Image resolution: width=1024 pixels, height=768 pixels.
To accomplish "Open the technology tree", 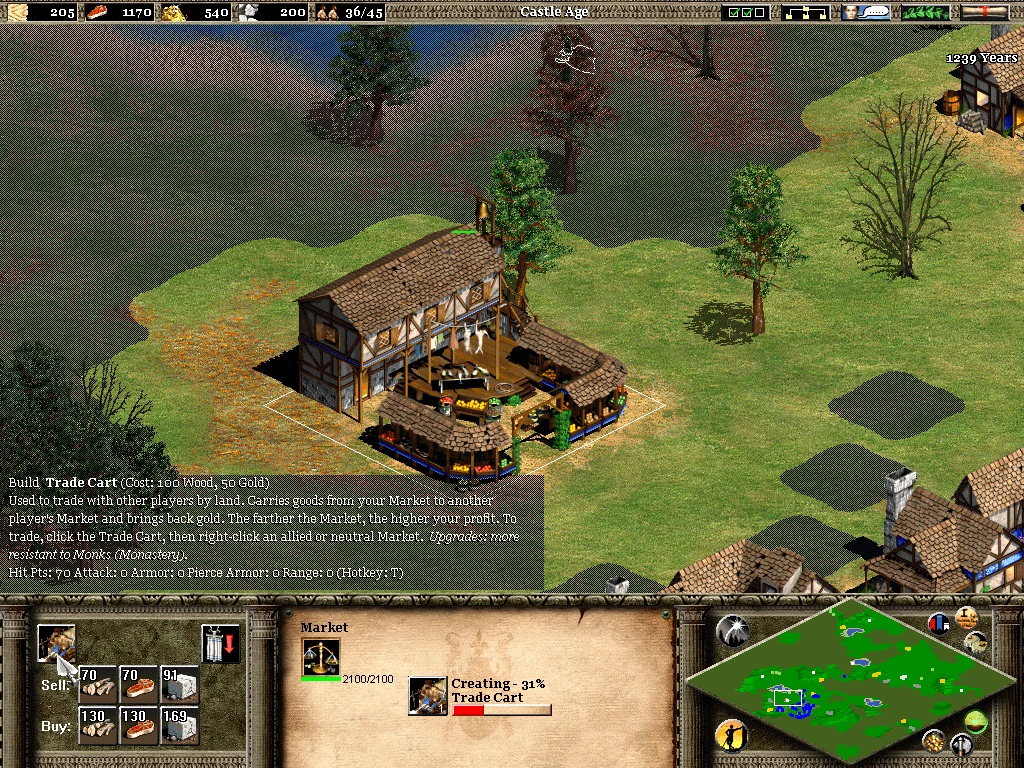I will [x=808, y=12].
